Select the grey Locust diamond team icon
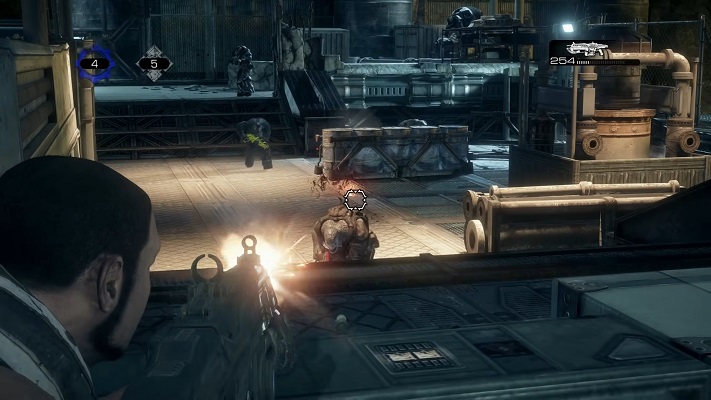711x400 pixels. coord(153,64)
